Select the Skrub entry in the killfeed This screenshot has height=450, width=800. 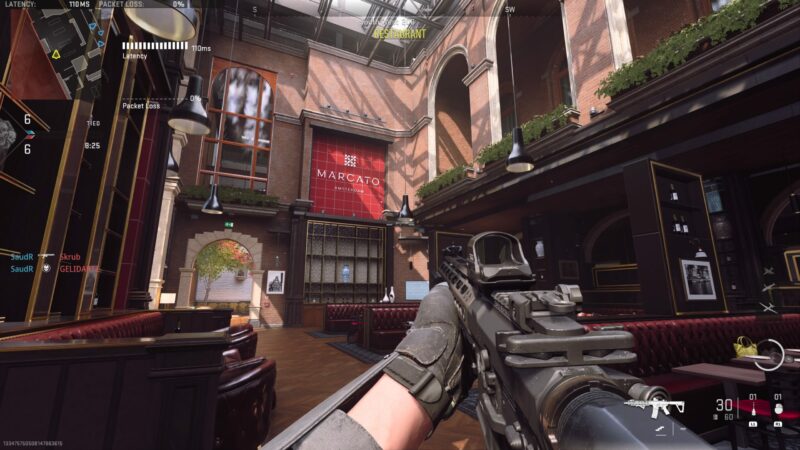[70, 257]
